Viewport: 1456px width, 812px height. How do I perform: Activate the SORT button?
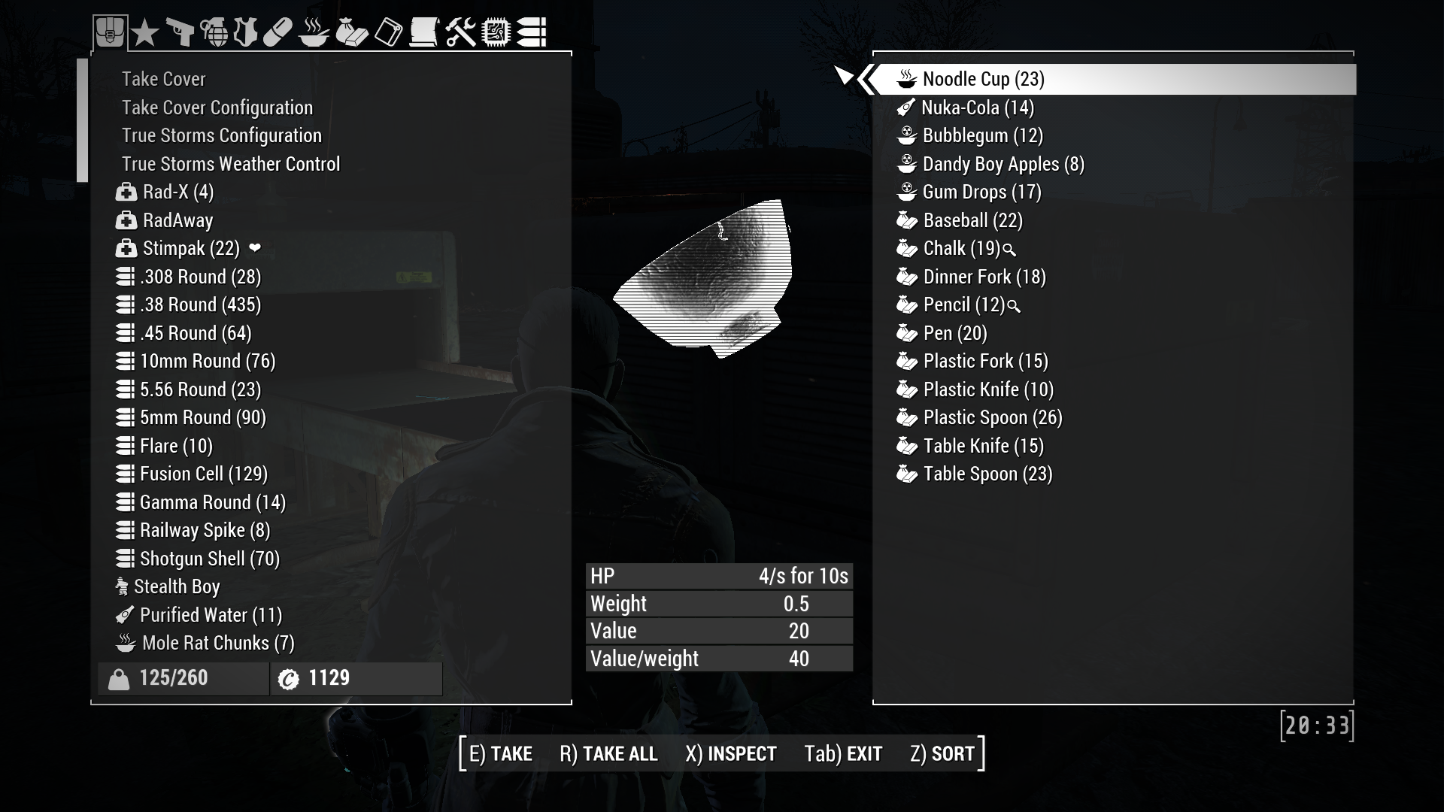942,753
